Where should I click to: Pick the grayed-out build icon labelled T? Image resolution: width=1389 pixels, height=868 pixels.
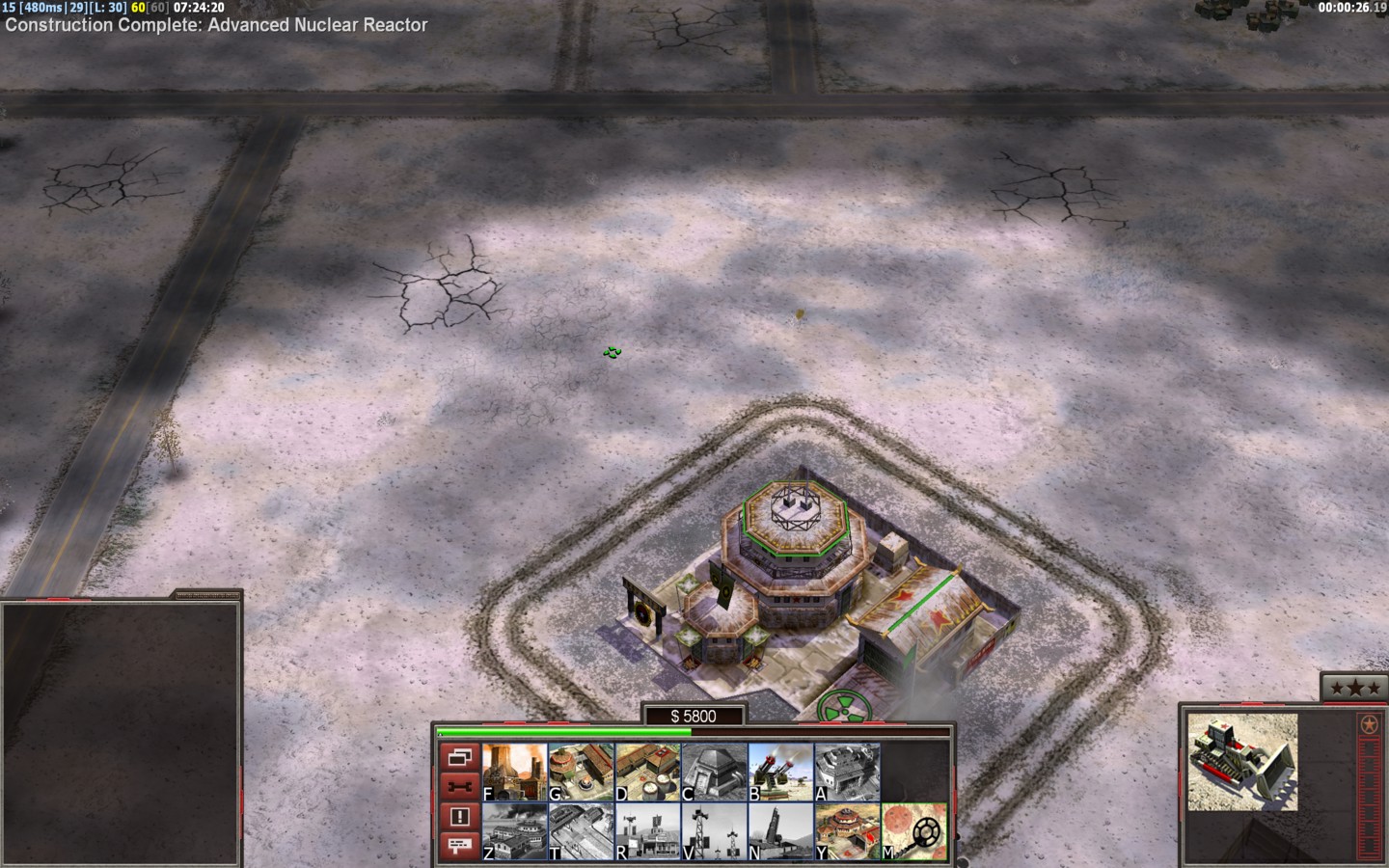click(581, 831)
